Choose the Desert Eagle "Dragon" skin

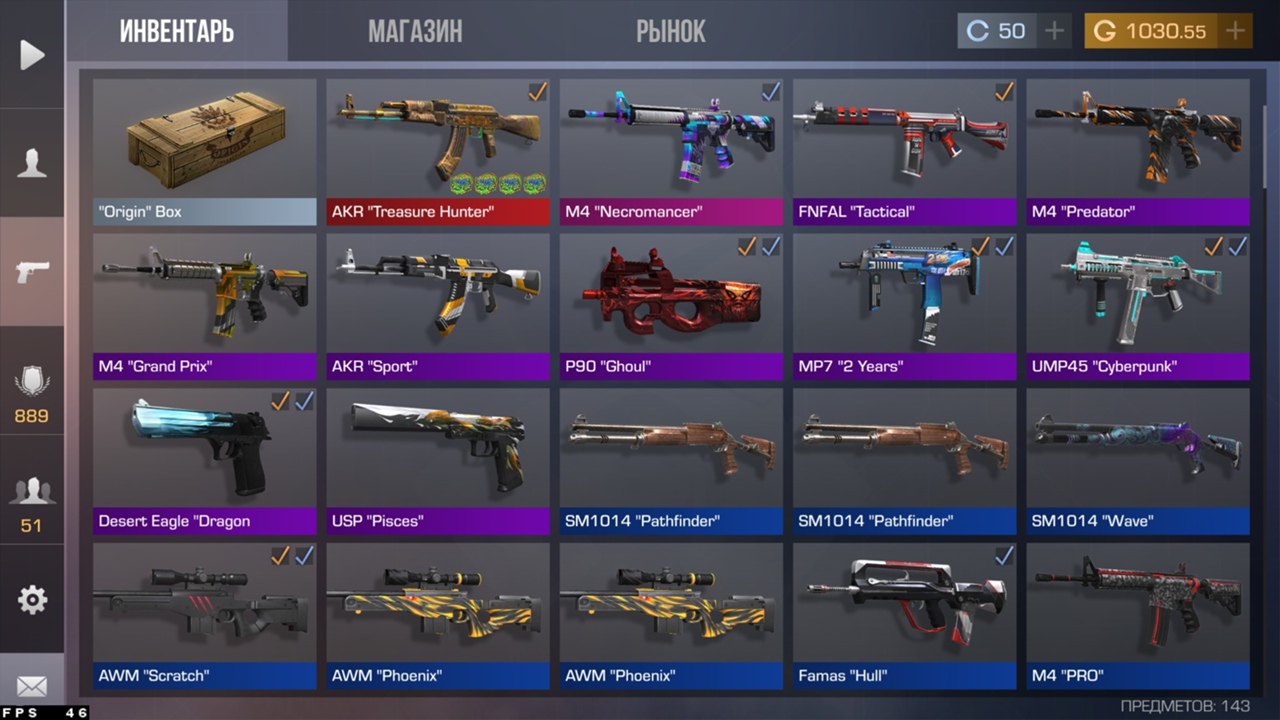pos(204,460)
